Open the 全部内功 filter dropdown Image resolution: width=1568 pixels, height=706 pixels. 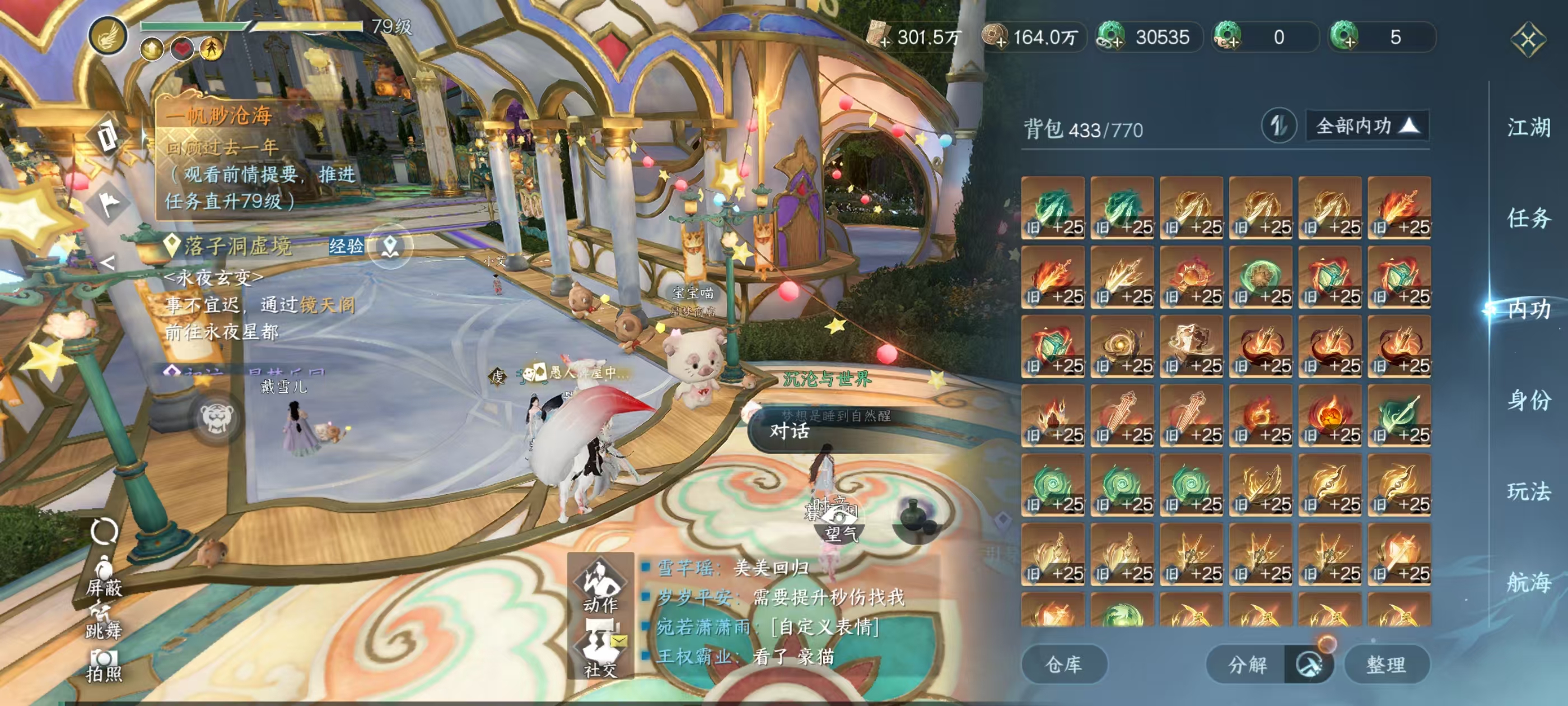[1366, 126]
